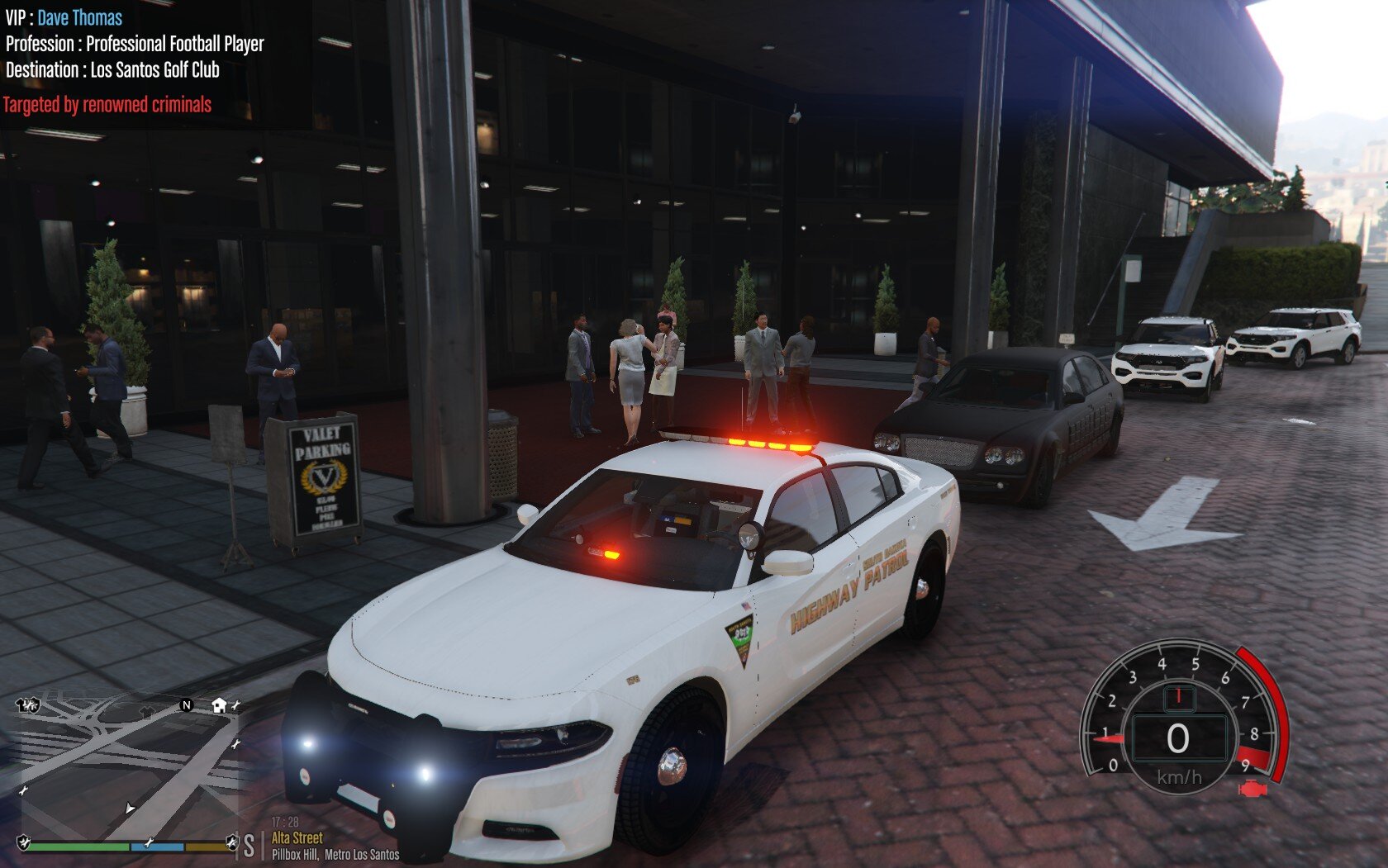Click the player arrow on the minimap
The image size is (1388, 868).
[130, 808]
